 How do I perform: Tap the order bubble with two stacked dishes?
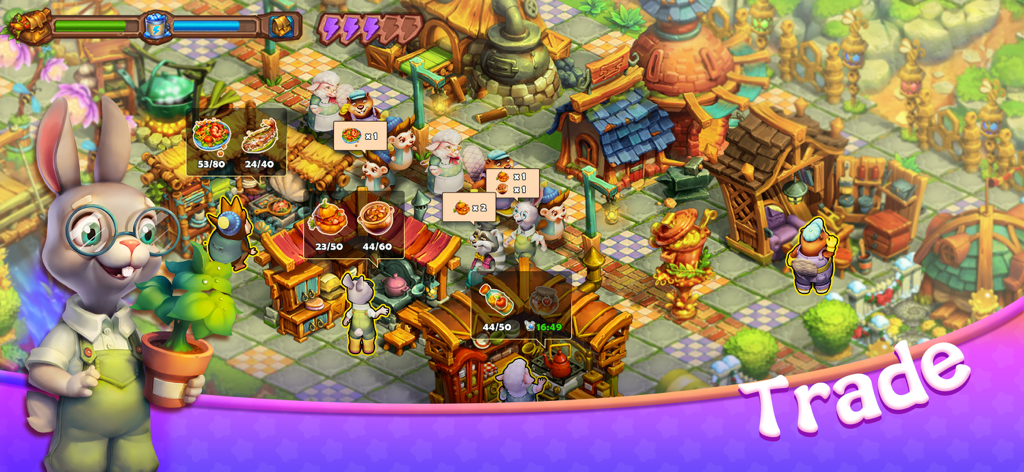[x=512, y=183]
